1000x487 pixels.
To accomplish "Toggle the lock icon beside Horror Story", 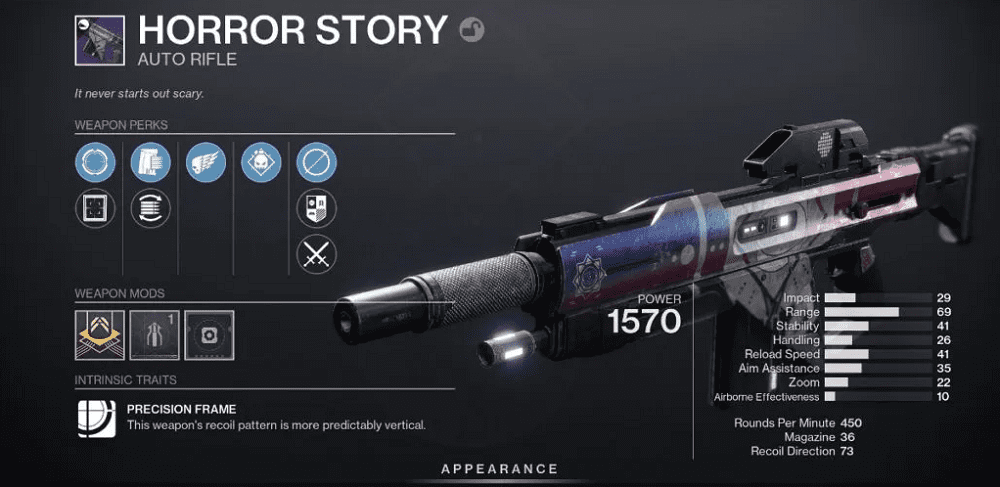I will point(472,31).
